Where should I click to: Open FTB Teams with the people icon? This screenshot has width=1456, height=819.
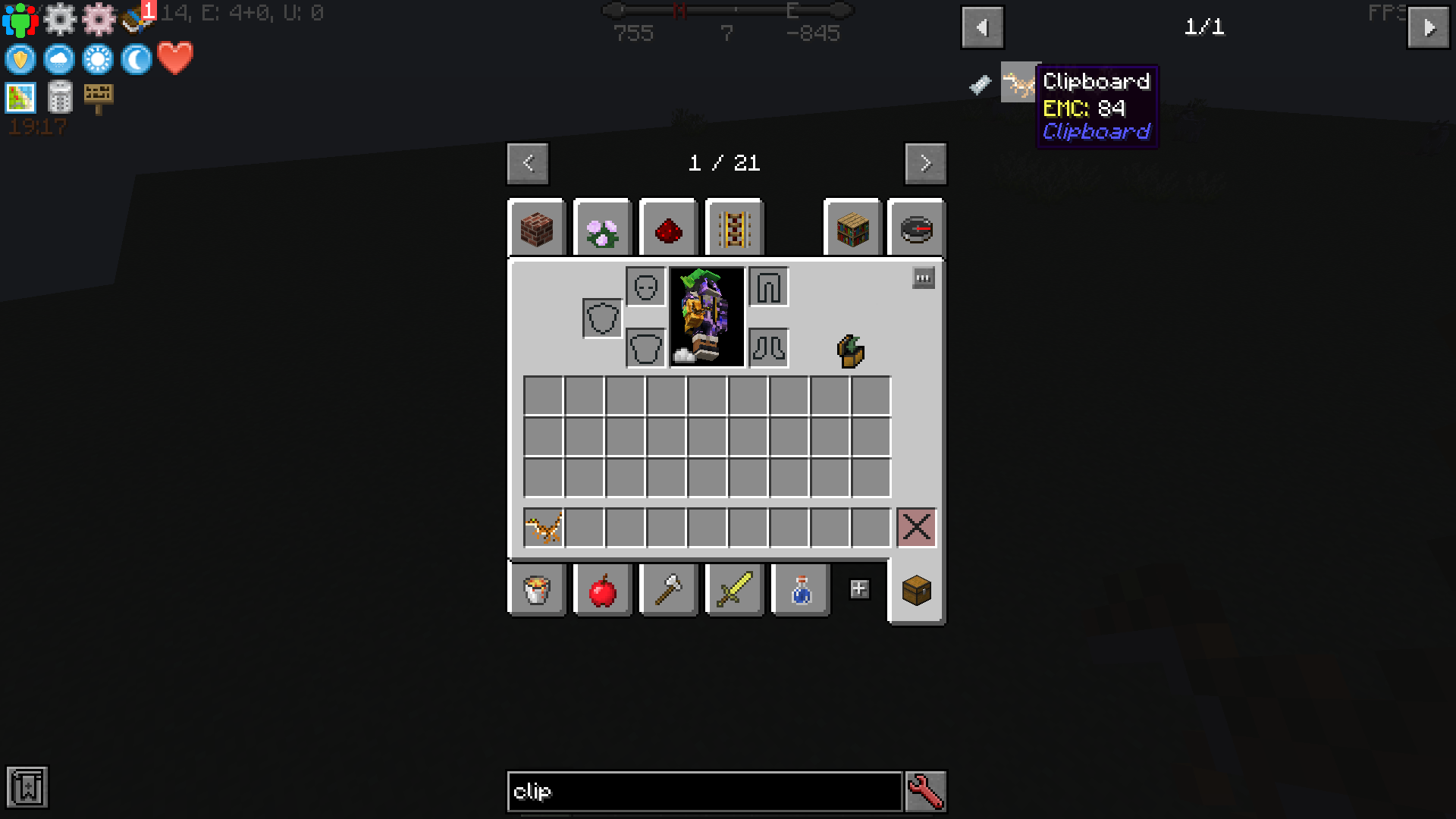coord(20,19)
